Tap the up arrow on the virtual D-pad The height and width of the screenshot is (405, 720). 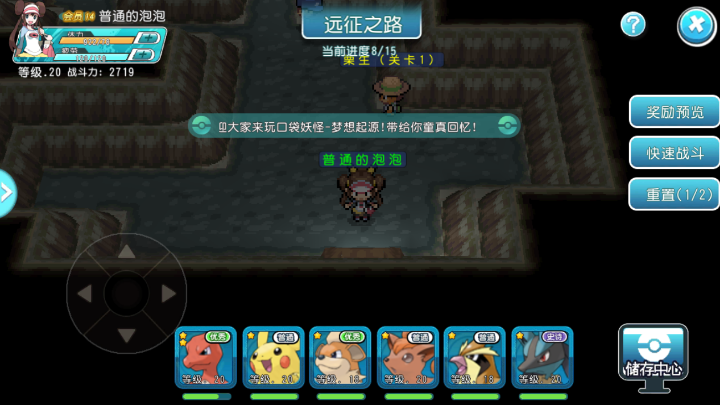126,250
